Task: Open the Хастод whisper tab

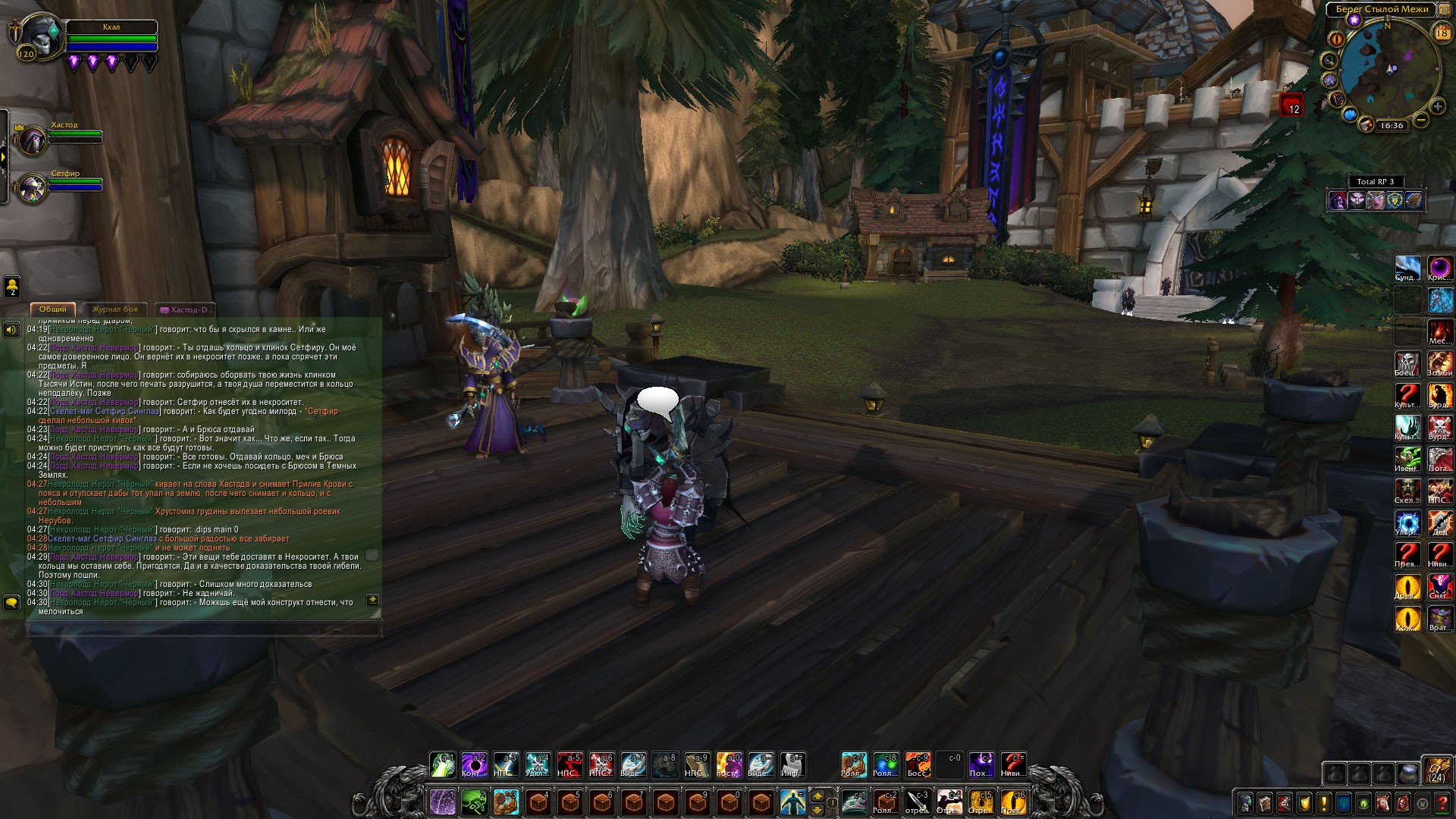Action: (187, 309)
